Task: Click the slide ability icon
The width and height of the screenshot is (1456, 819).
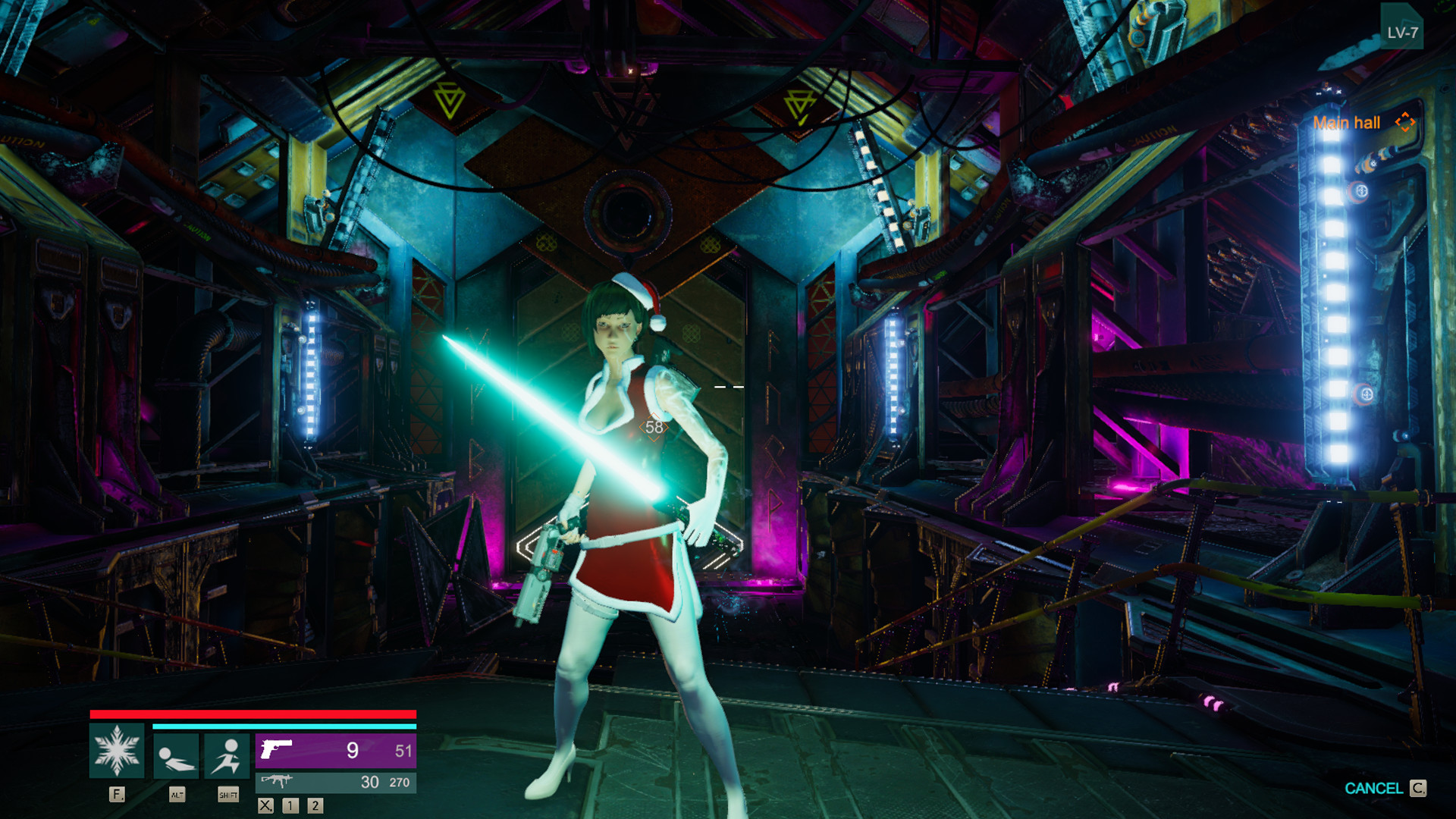Action: (x=176, y=756)
